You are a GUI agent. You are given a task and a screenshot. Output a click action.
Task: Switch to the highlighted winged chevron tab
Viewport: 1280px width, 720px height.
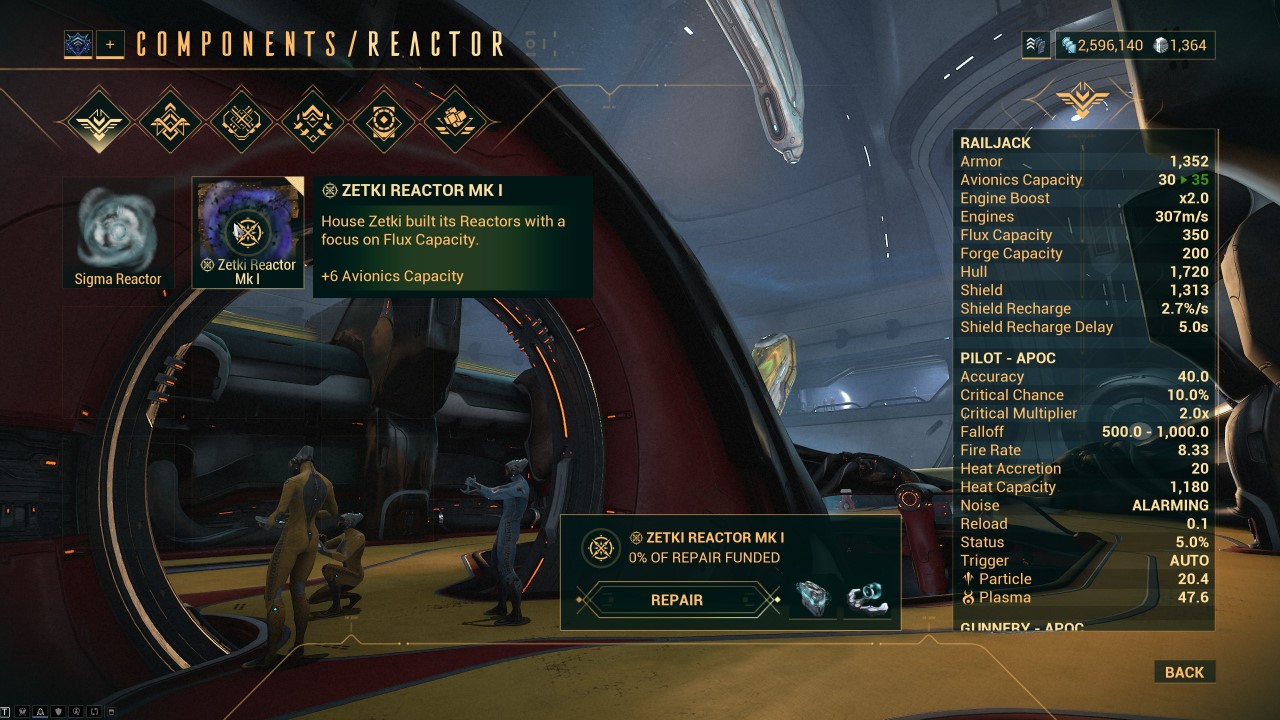(x=99, y=122)
